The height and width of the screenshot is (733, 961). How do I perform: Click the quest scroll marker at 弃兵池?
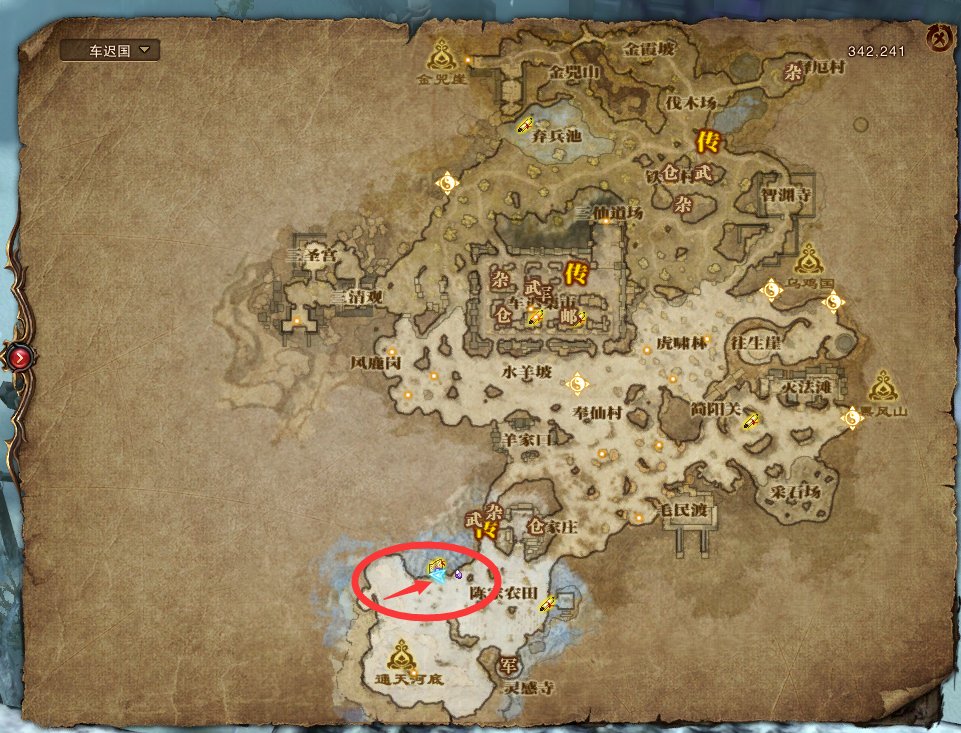click(524, 127)
